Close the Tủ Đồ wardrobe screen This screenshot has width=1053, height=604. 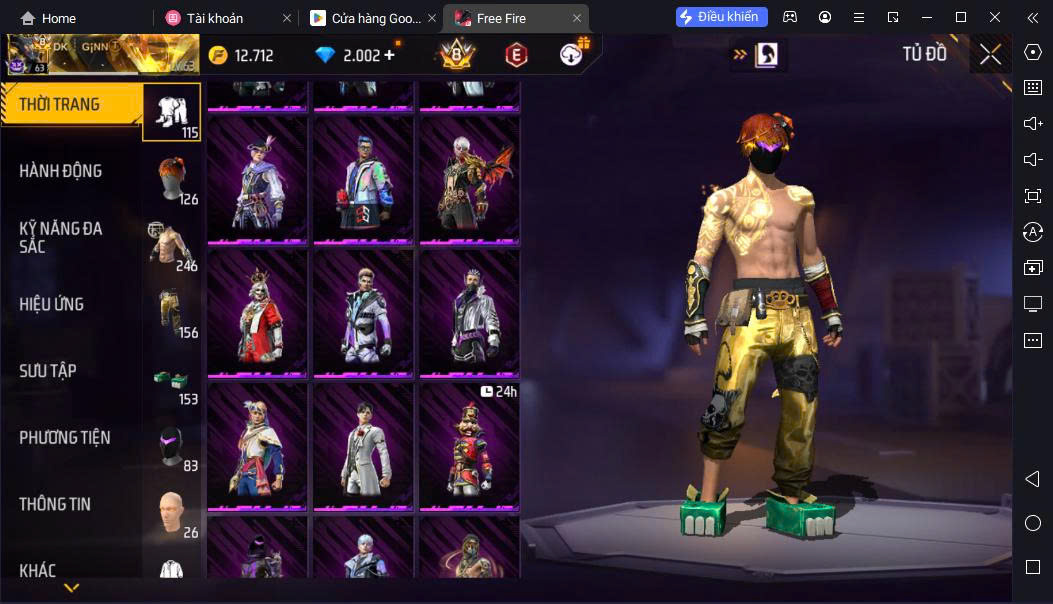(990, 55)
